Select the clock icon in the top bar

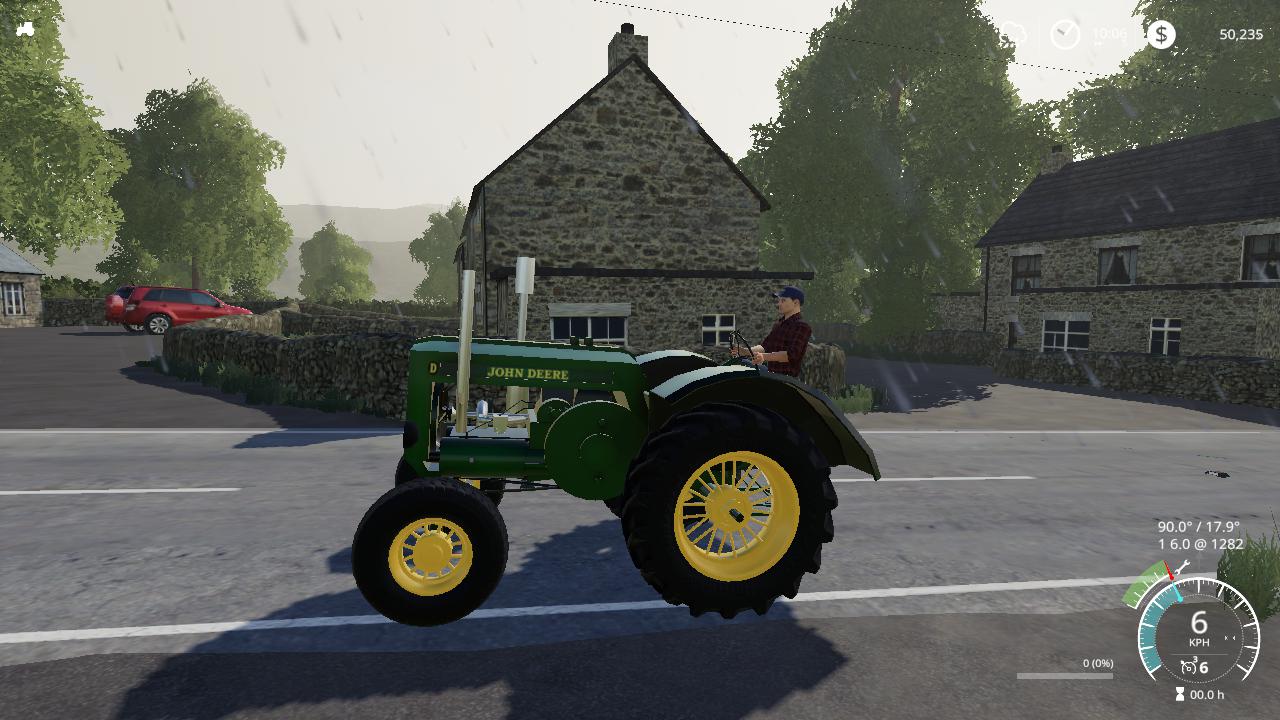pos(1065,33)
